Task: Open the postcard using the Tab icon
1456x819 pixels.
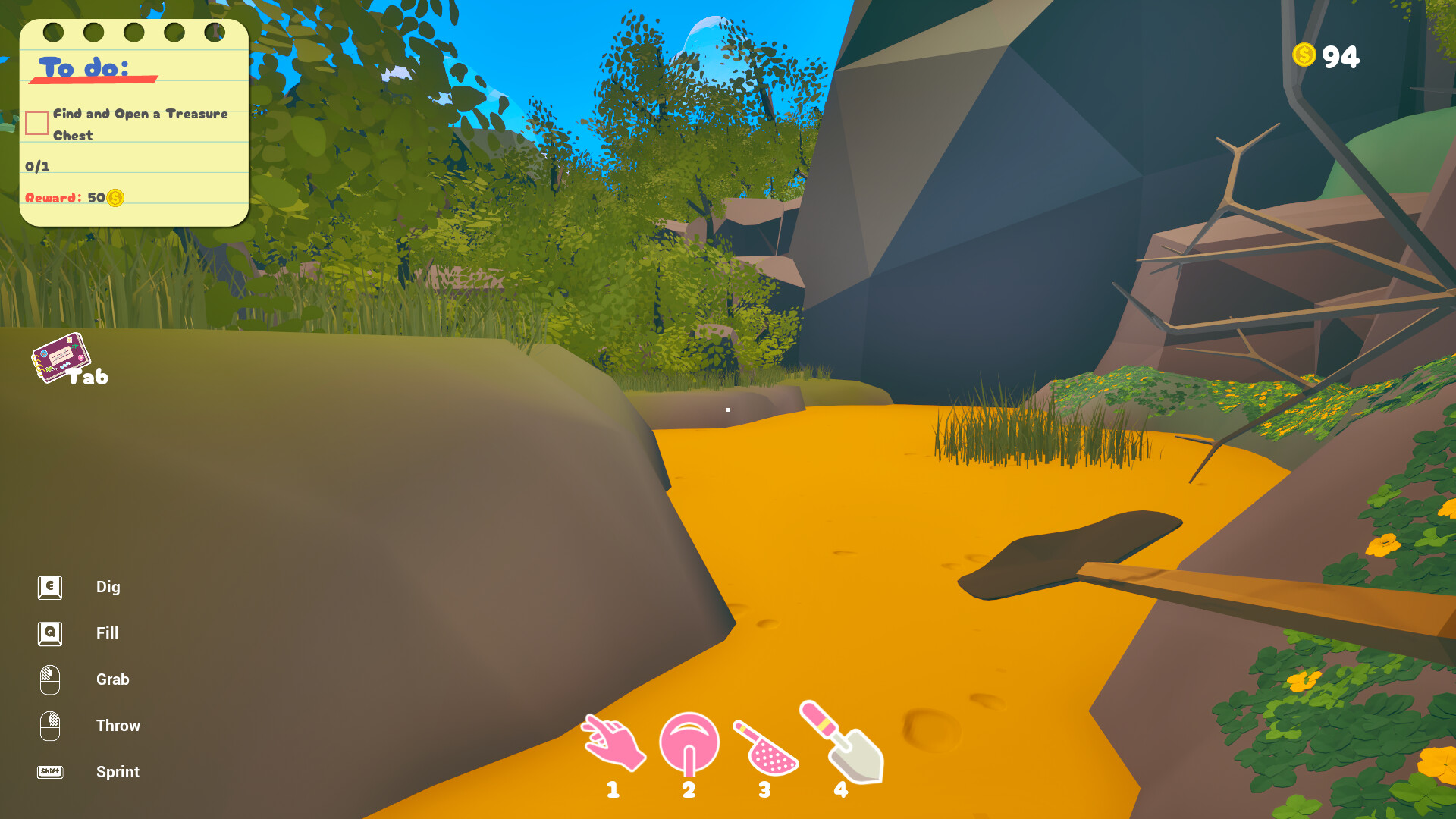Action: [x=61, y=356]
